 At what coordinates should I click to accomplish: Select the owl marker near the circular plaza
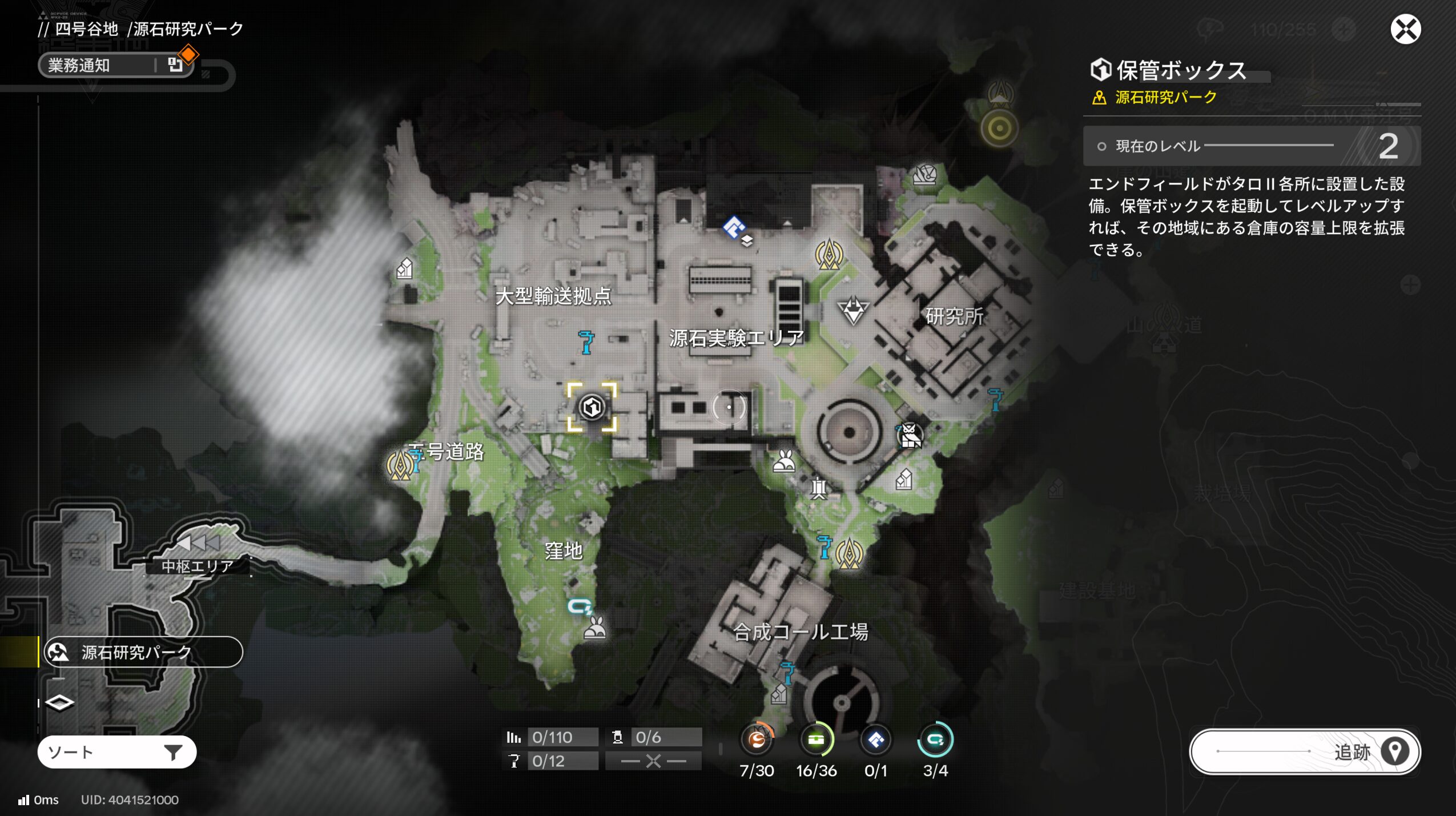click(910, 436)
